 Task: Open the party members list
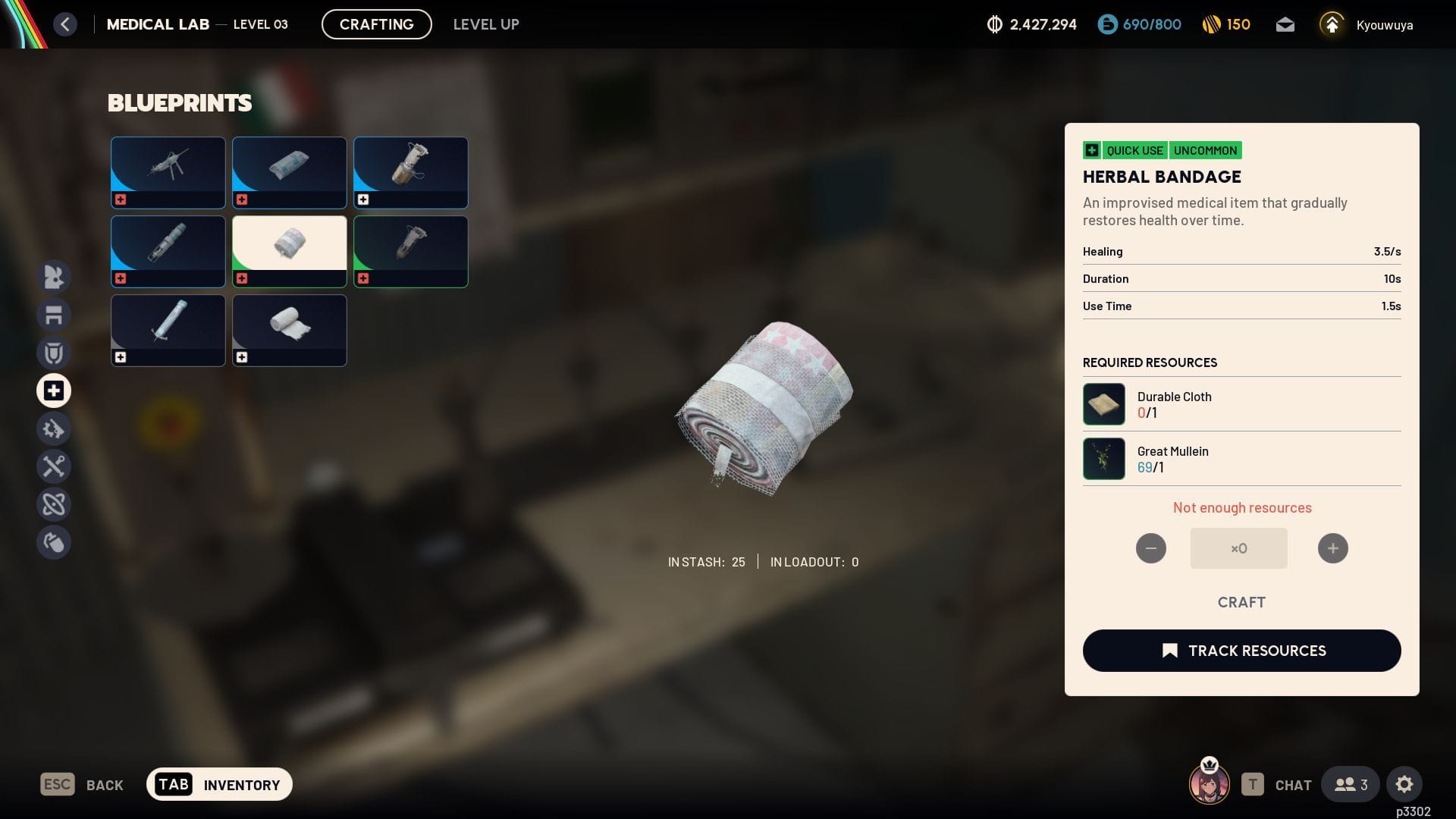tap(1351, 784)
